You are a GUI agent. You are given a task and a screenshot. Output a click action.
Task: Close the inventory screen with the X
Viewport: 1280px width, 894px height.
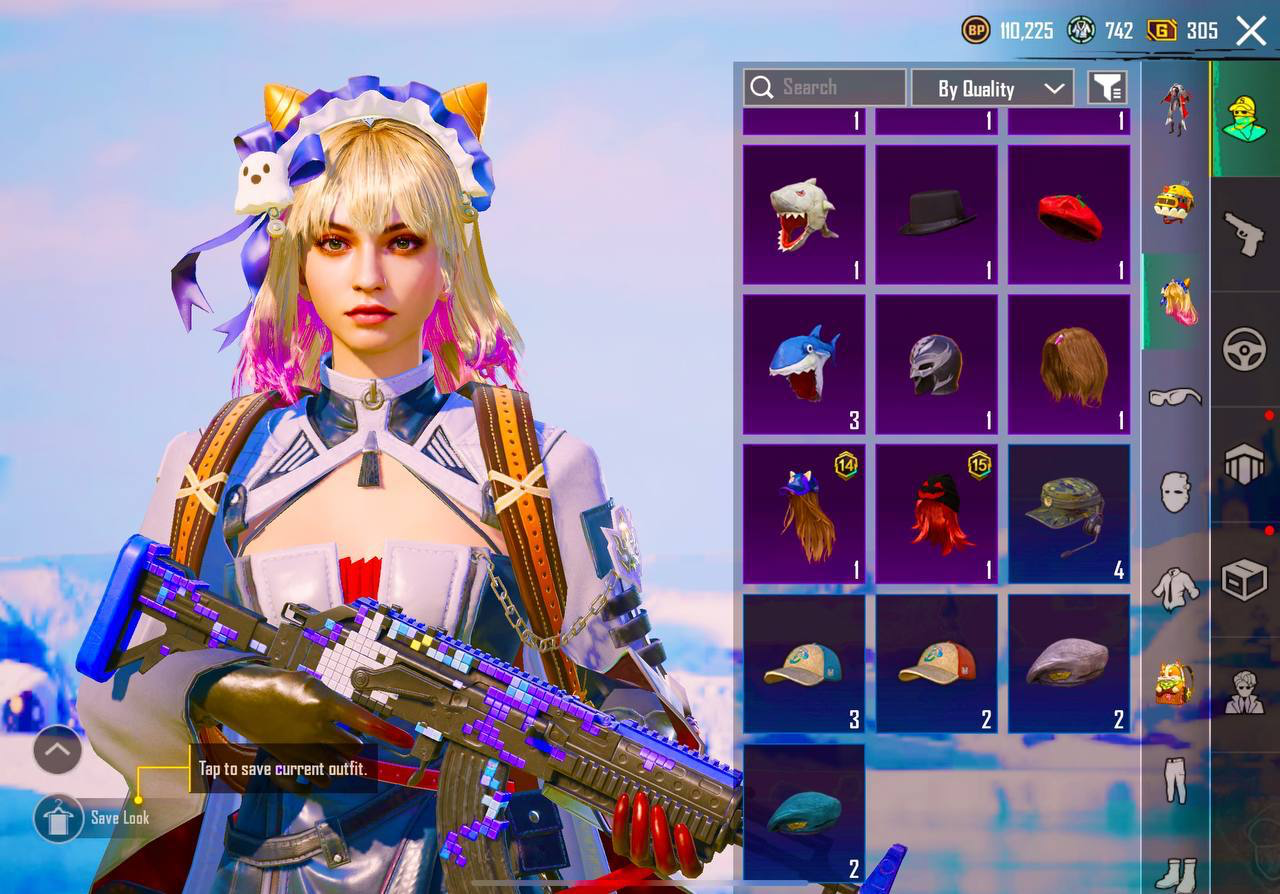pos(1251,31)
